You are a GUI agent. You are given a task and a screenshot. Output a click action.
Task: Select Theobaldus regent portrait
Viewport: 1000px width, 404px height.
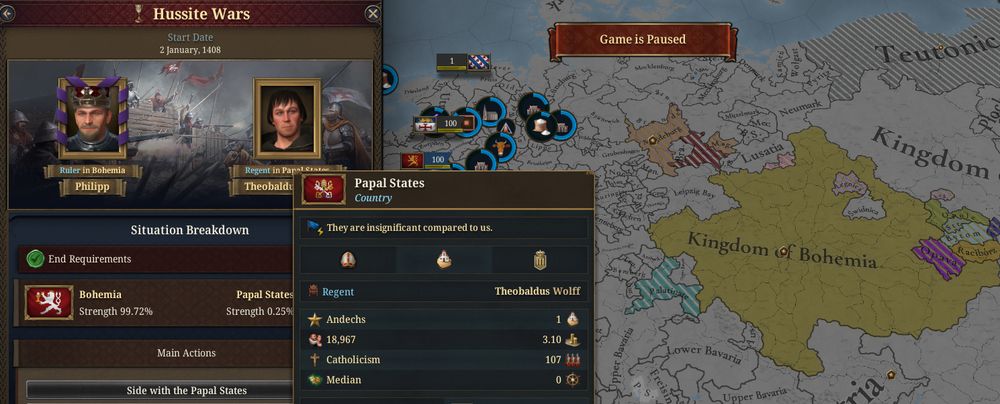[x=287, y=119]
